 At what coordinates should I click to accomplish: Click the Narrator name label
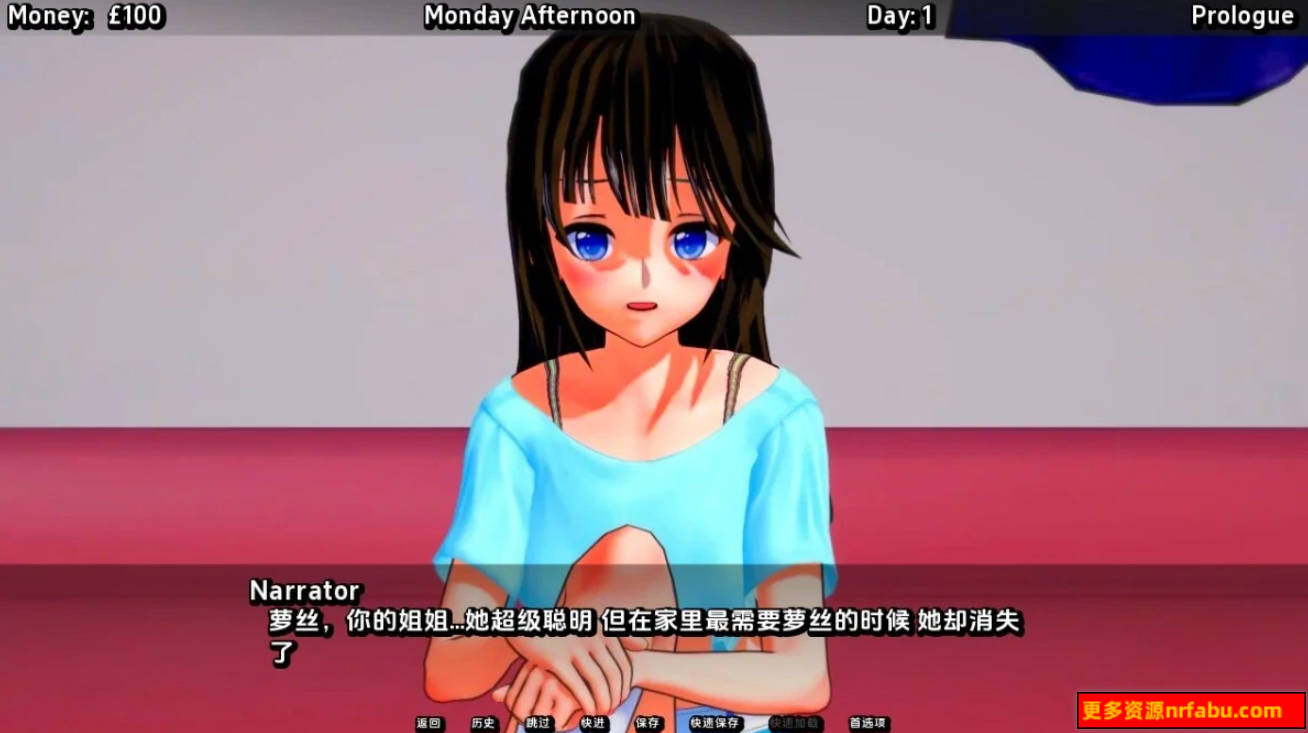coord(305,591)
